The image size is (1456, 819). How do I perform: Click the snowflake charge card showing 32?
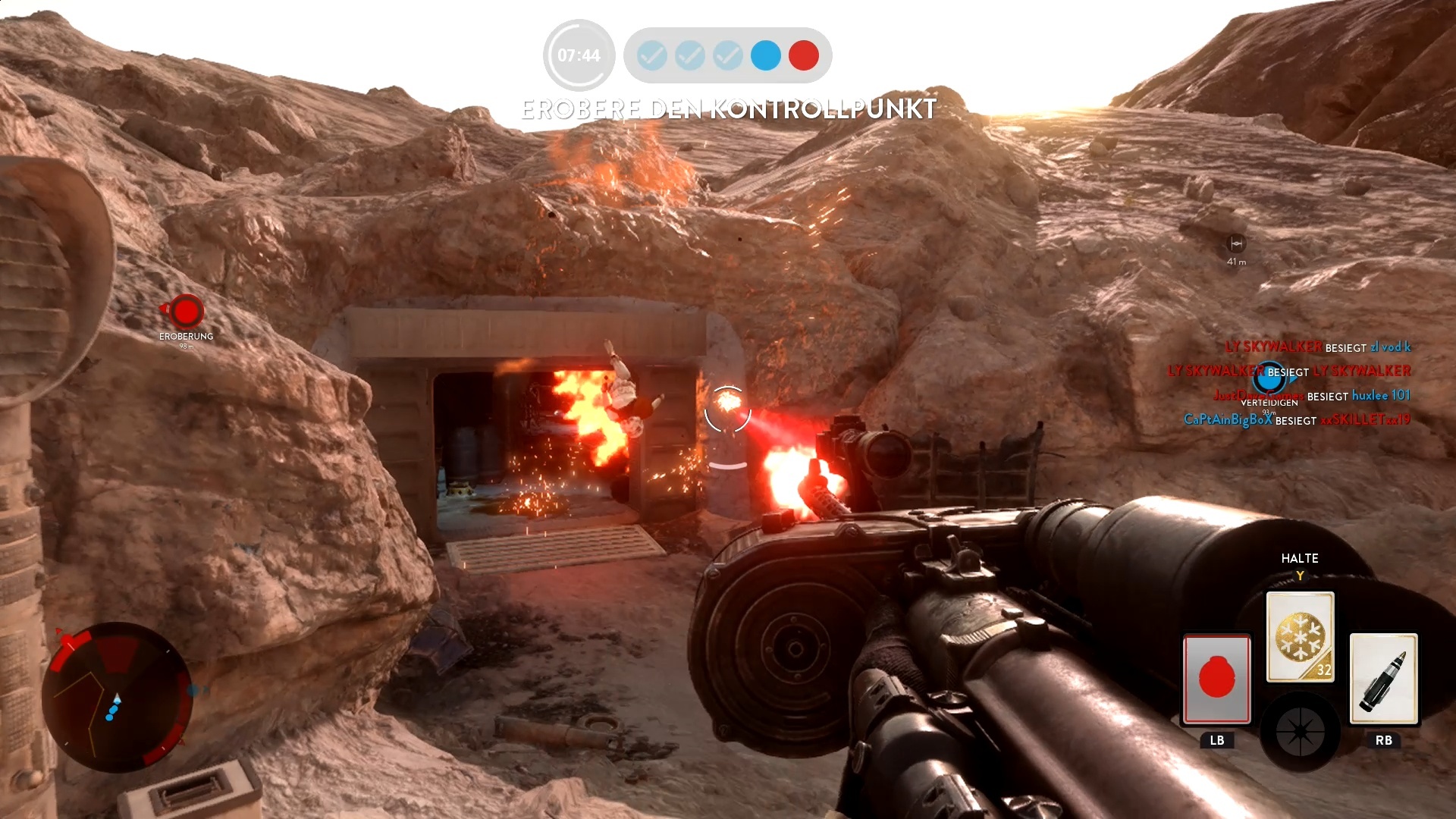1300,635
